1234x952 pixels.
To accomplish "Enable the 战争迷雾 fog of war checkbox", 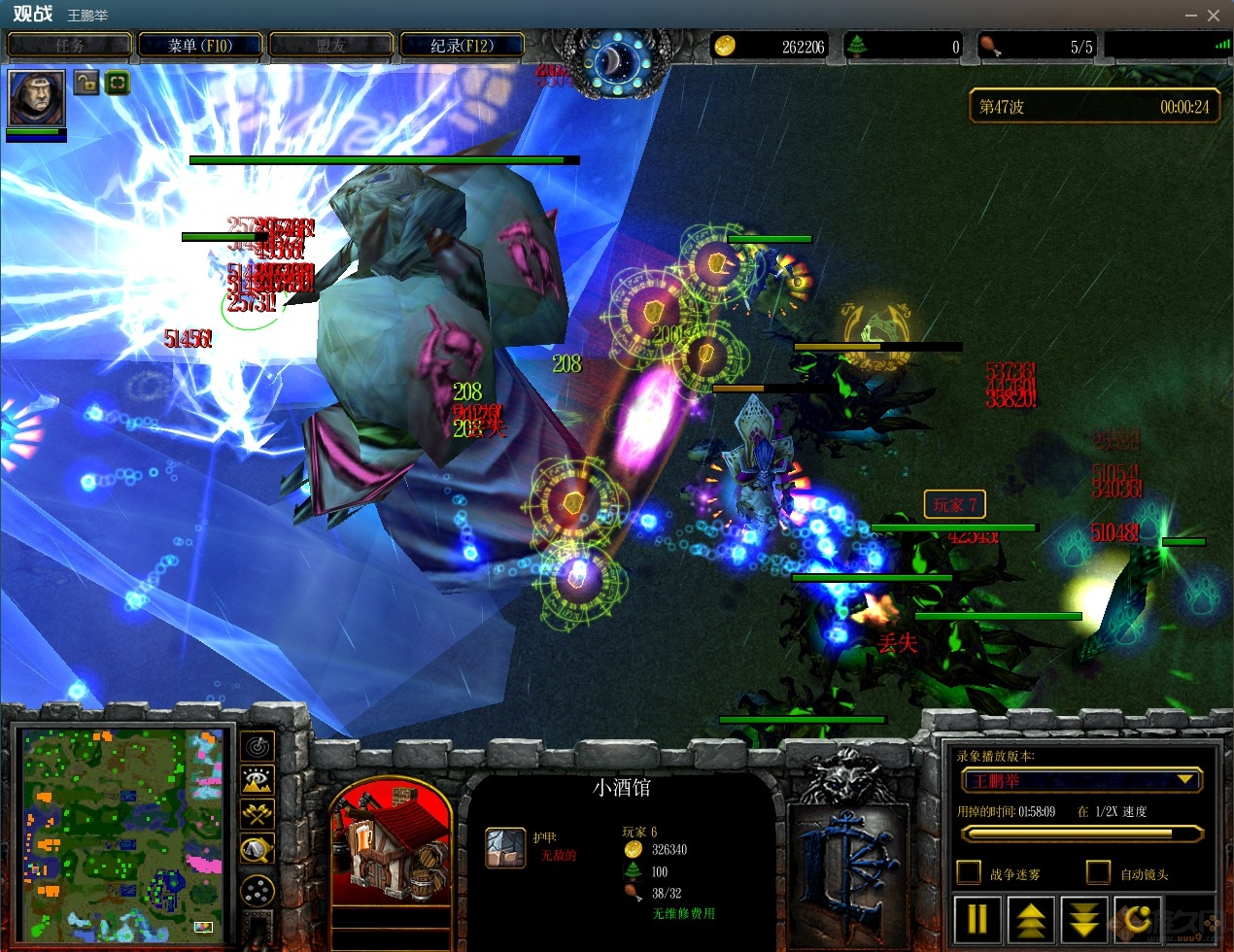I will [x=969, y=872].
